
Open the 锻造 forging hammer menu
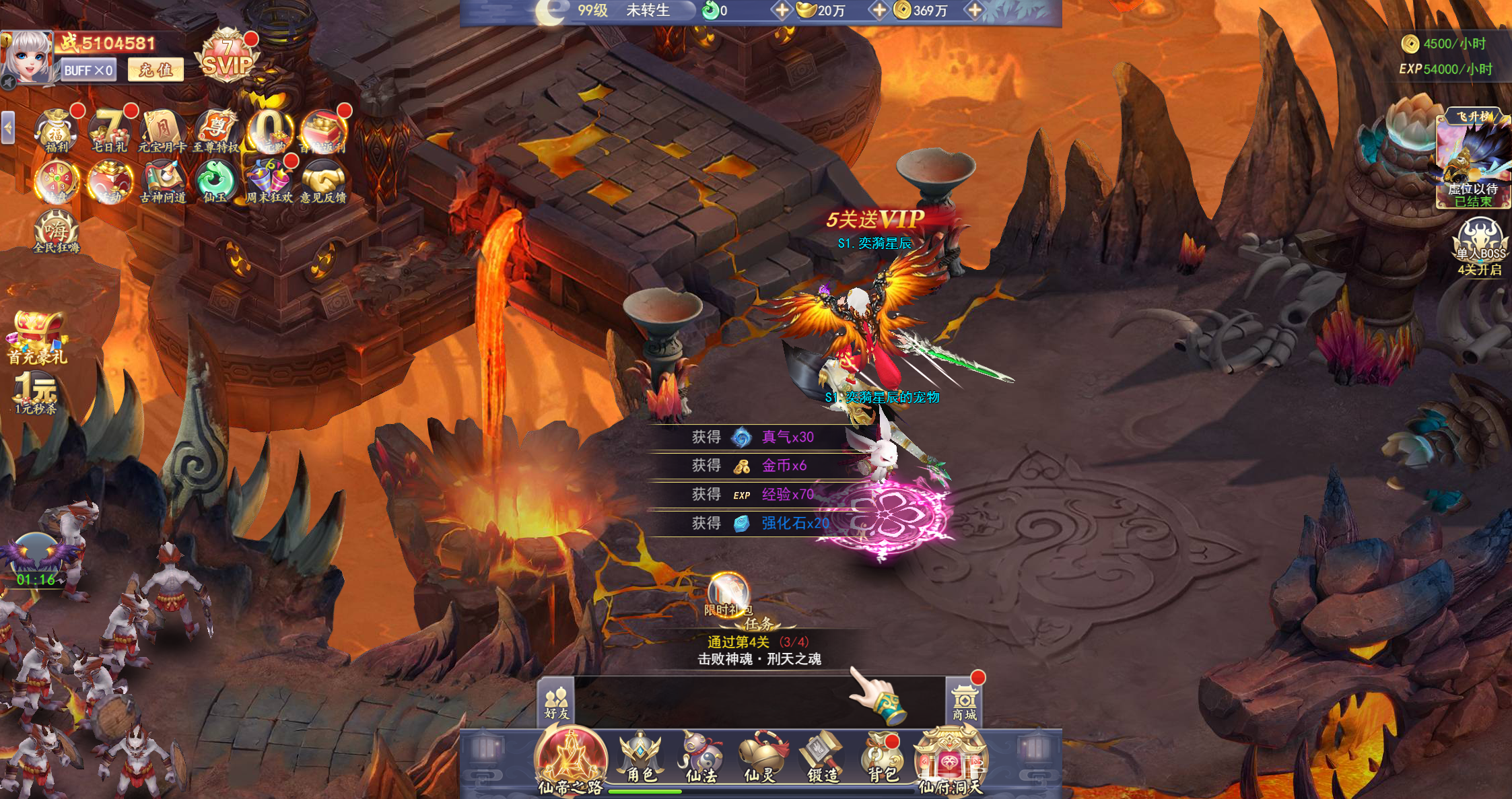[823, 757]
